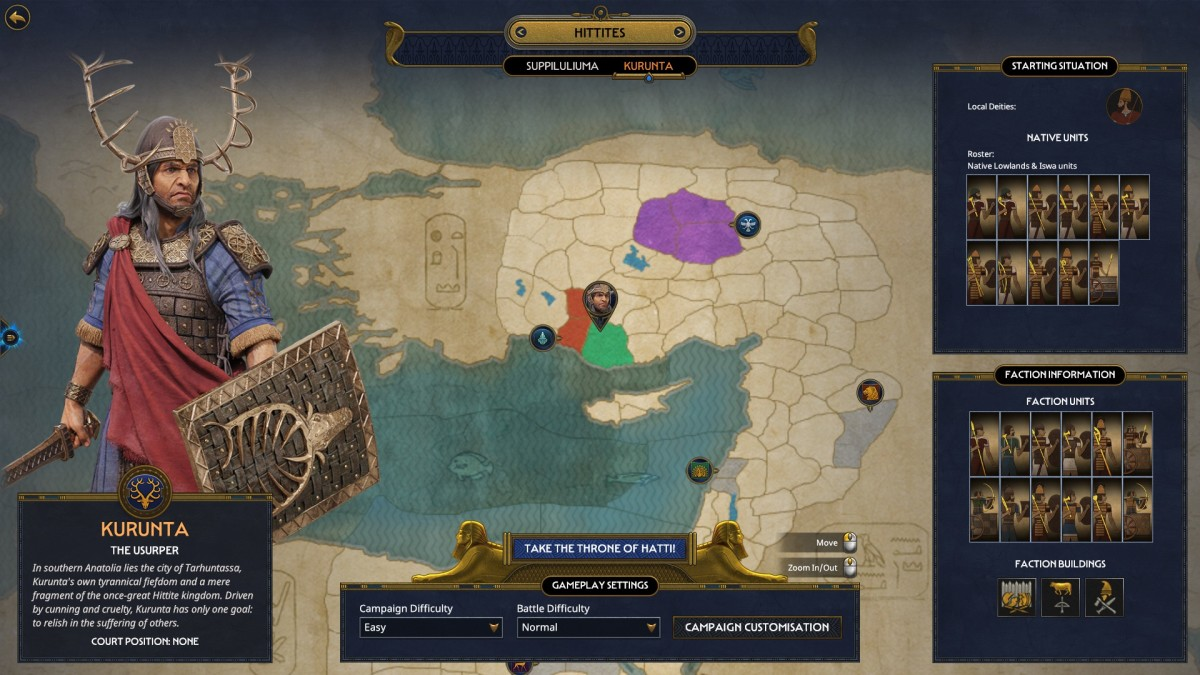Click the blue flame faction marker on map
This screenshot has width=1200, height=675.
point(542,338)
